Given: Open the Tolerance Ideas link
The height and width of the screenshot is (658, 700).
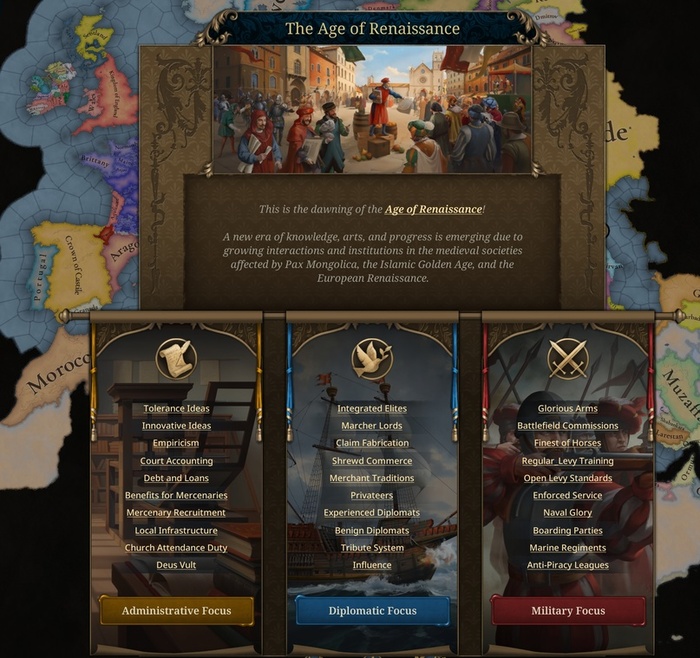Looking at the screenshot, I should (x=176, y=408).
